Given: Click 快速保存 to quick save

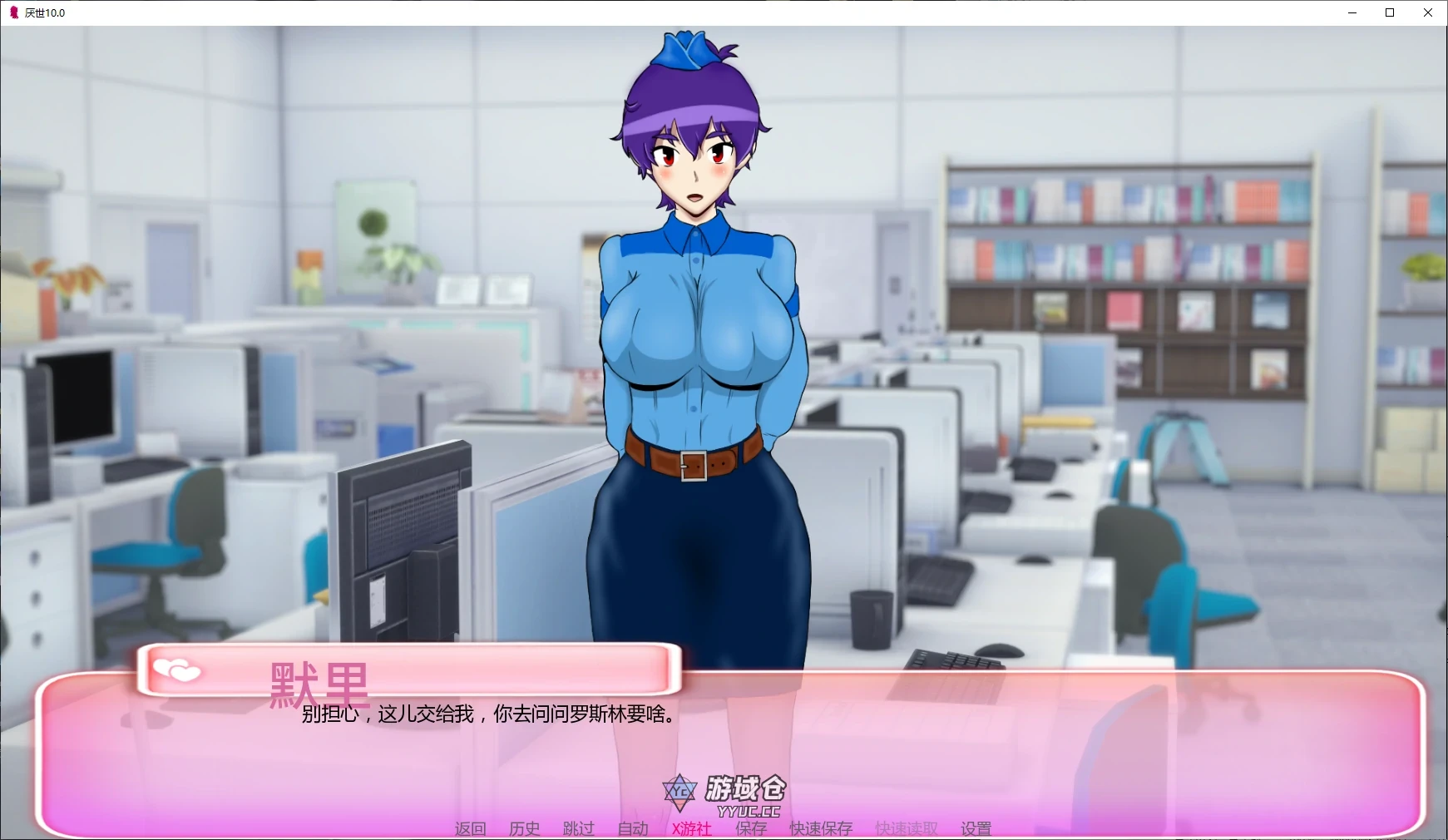Looking at the screenshot, I should click(x=821, y=828).
